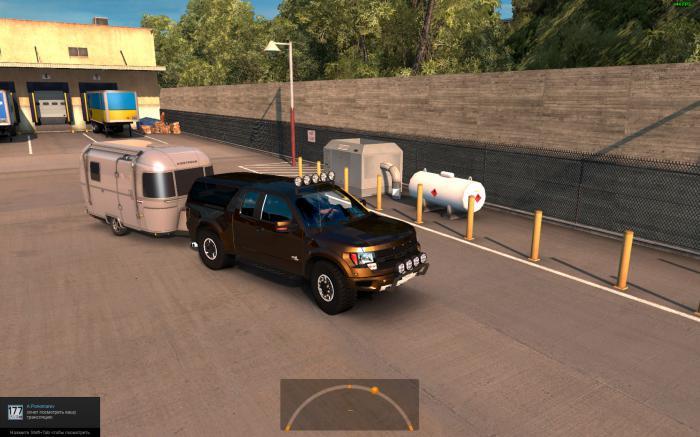Click the avatar in the Steam notification
This screenshot has height=437, width=700.
click(15, 412)
